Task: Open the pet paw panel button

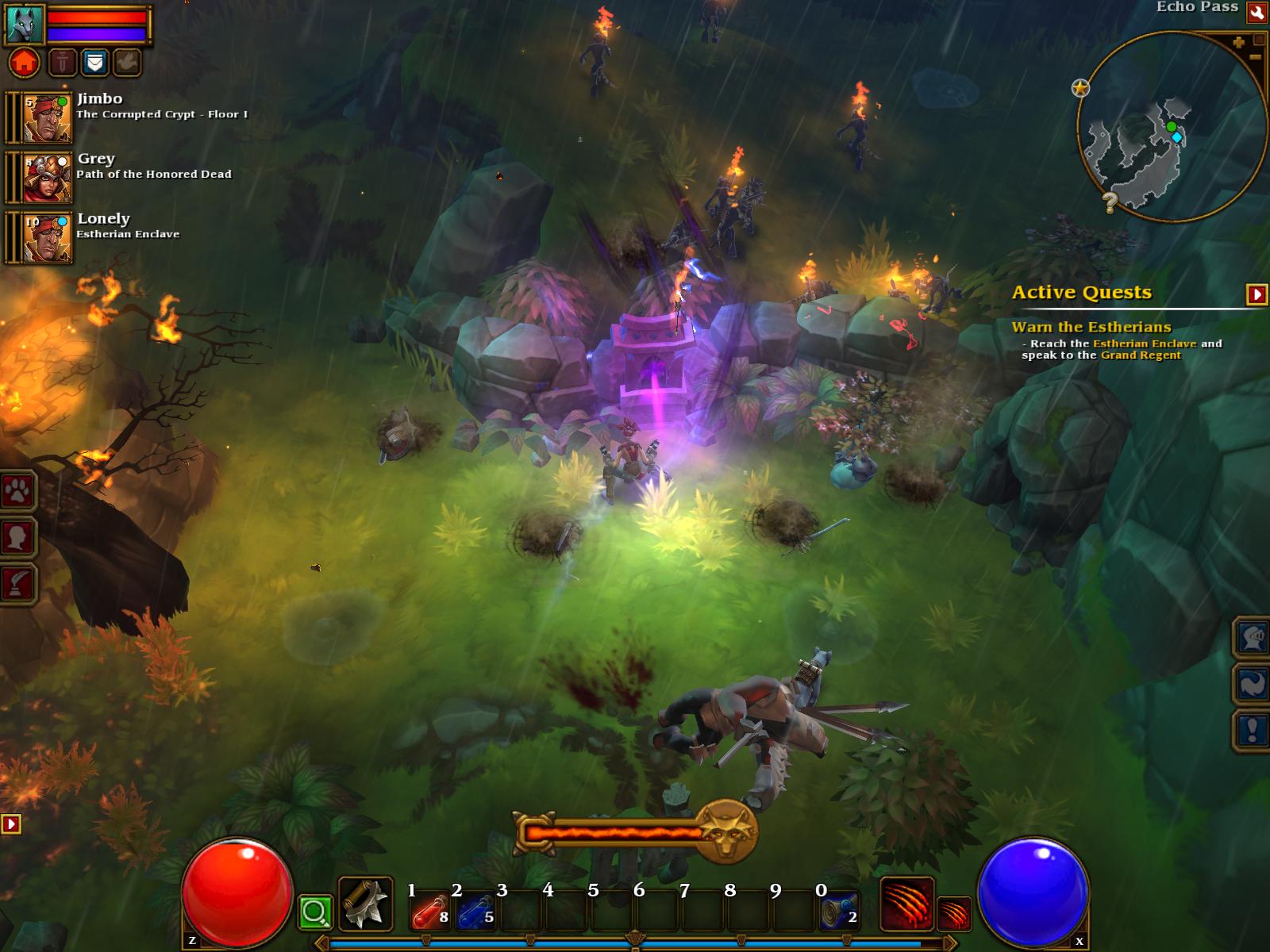Action: pos(17,493)
